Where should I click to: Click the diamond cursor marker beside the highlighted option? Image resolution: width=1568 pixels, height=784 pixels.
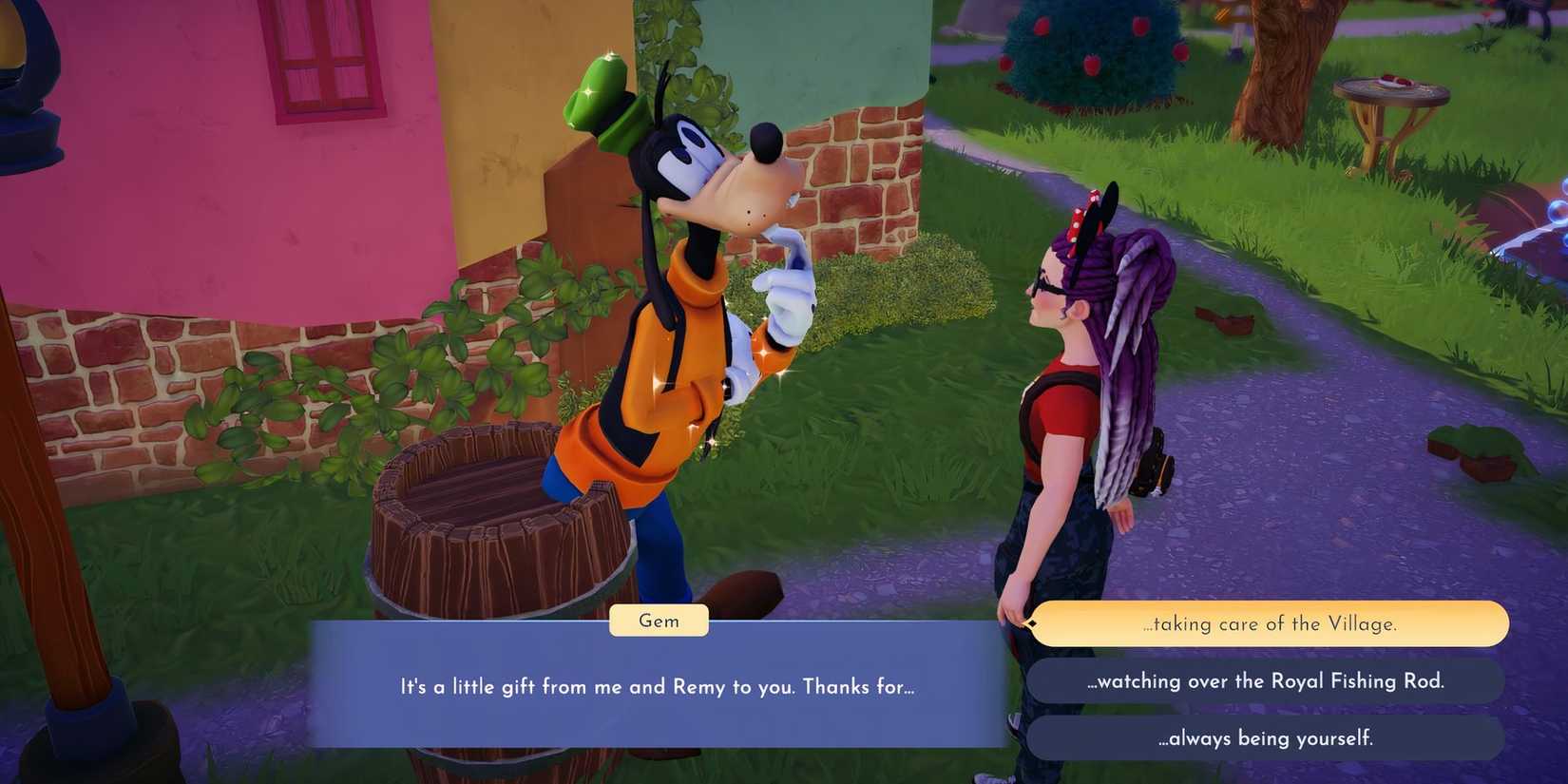pos(1032,623)
